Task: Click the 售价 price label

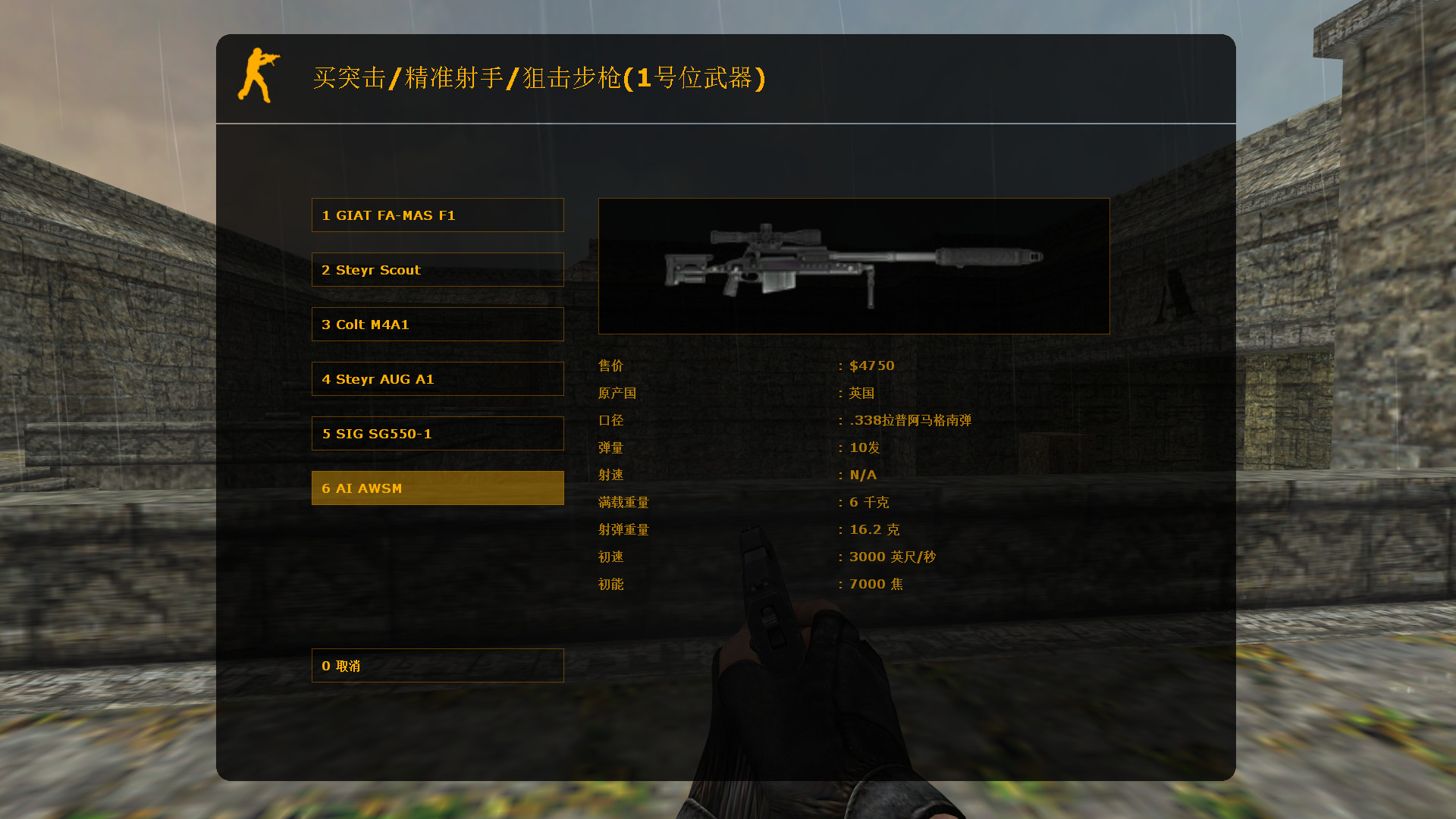Action: point(610,366)
